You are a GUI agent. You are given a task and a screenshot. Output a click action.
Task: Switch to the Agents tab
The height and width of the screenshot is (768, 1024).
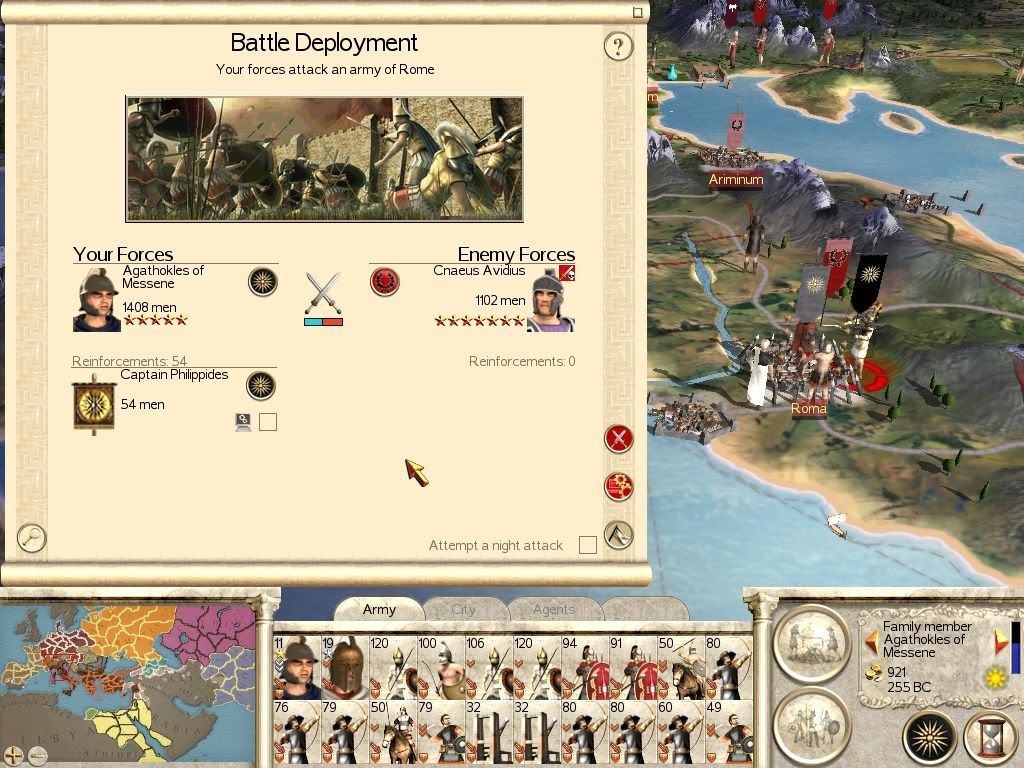(553, 609)
